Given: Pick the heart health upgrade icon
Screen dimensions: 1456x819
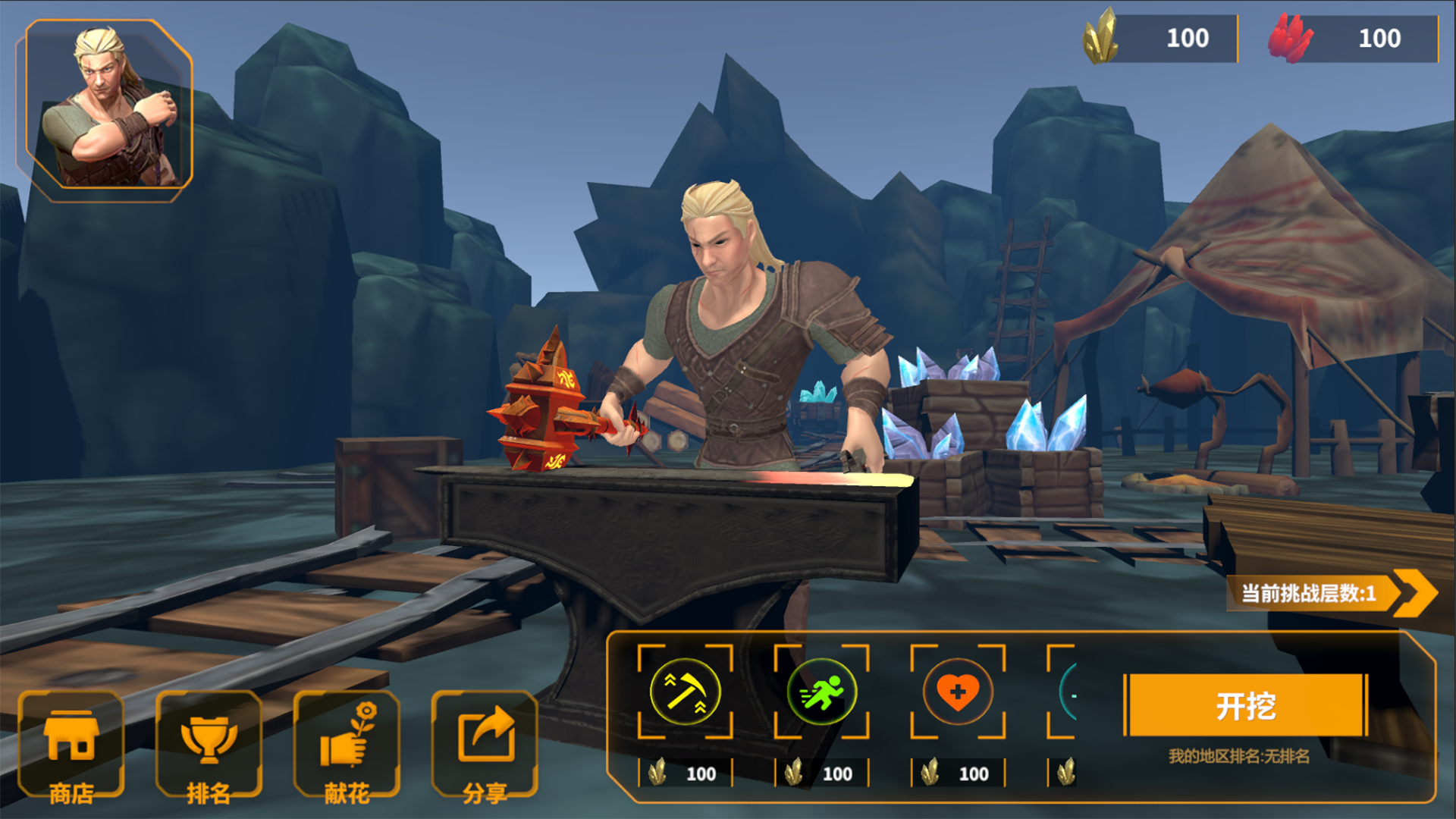Looking at the screenshot, I should [x=958, y=692].
